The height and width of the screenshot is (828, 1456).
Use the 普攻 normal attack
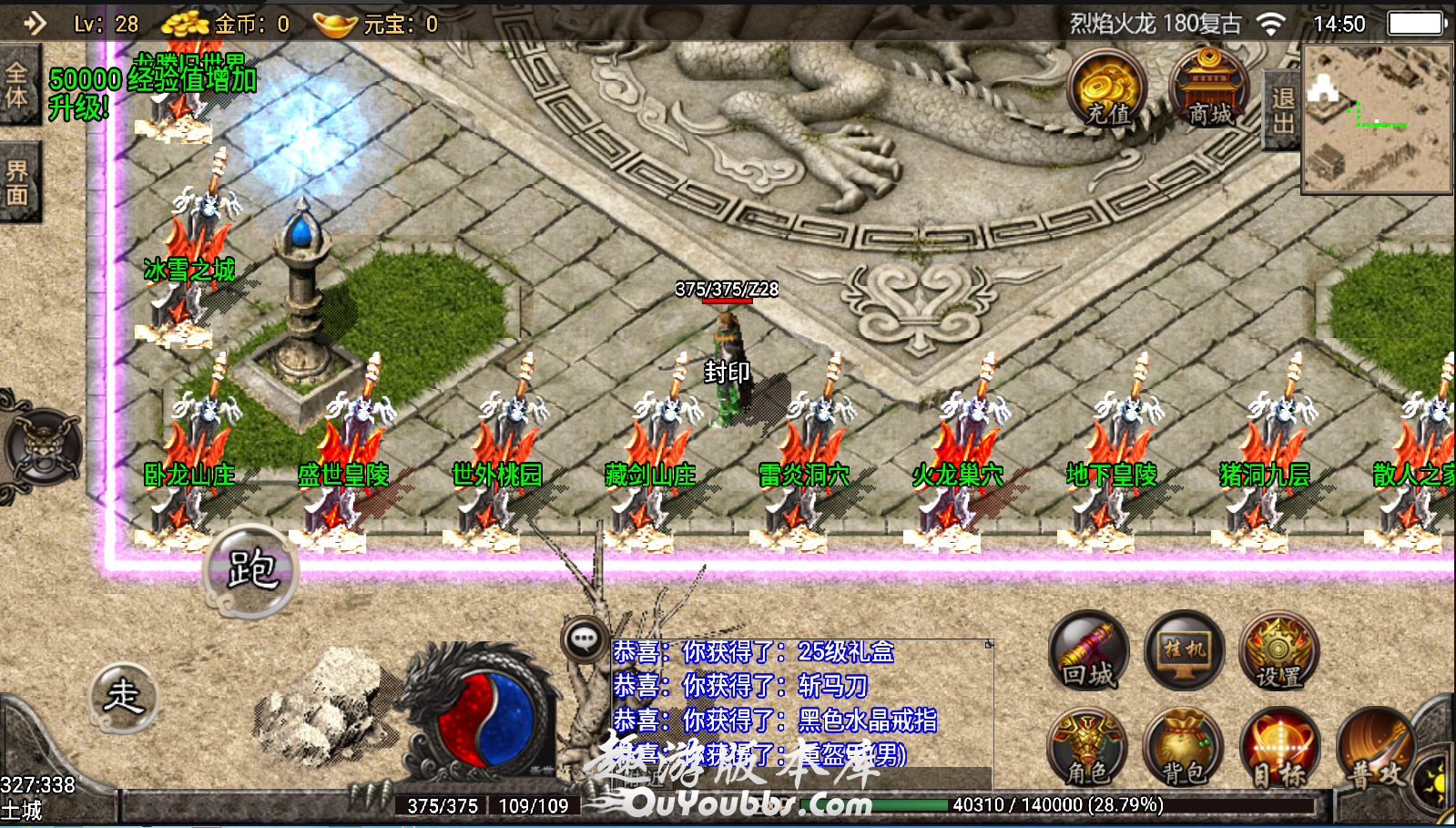[x=1377, y=749]
